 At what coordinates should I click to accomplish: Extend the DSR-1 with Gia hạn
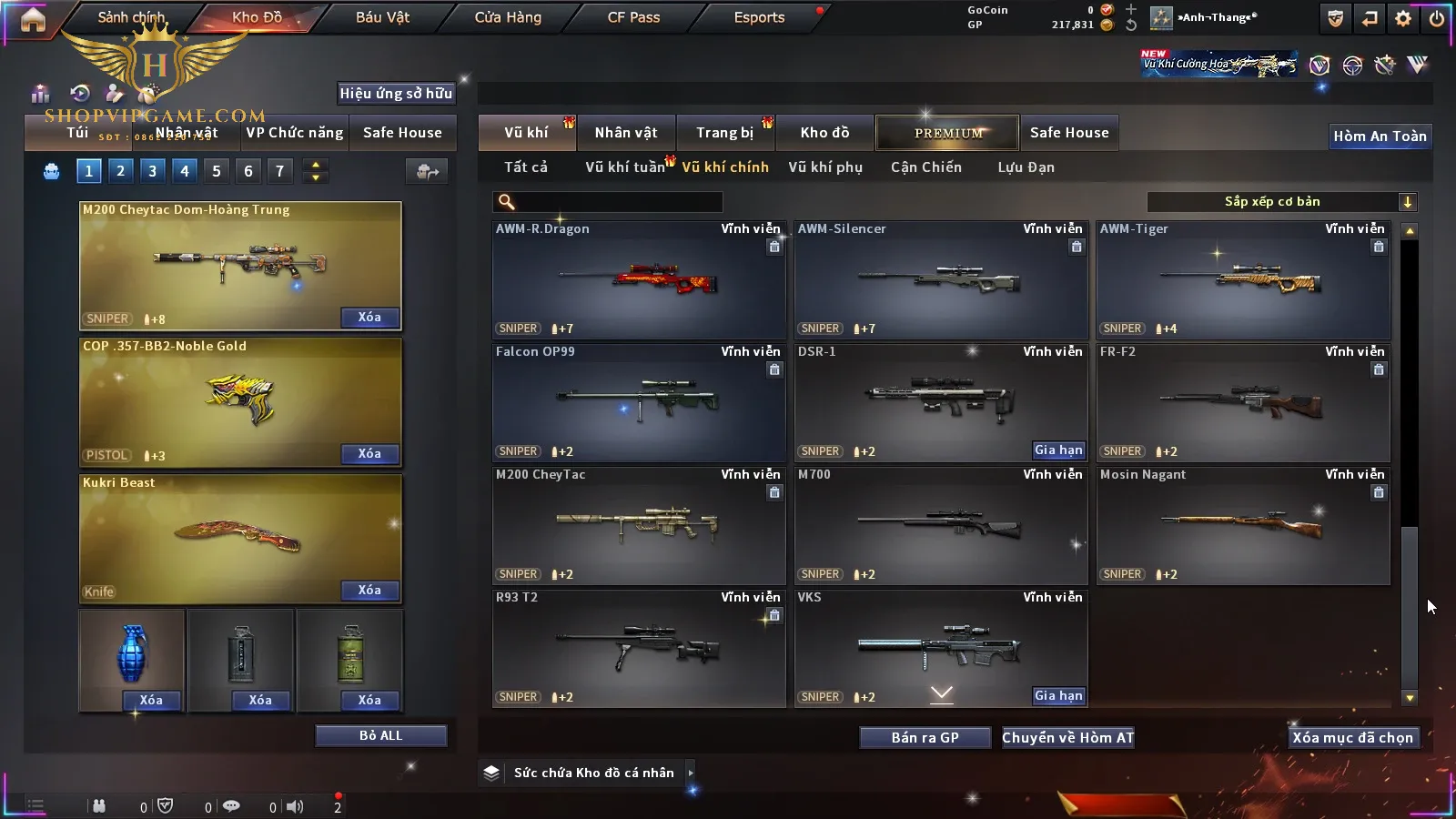tap(1058, 450)
